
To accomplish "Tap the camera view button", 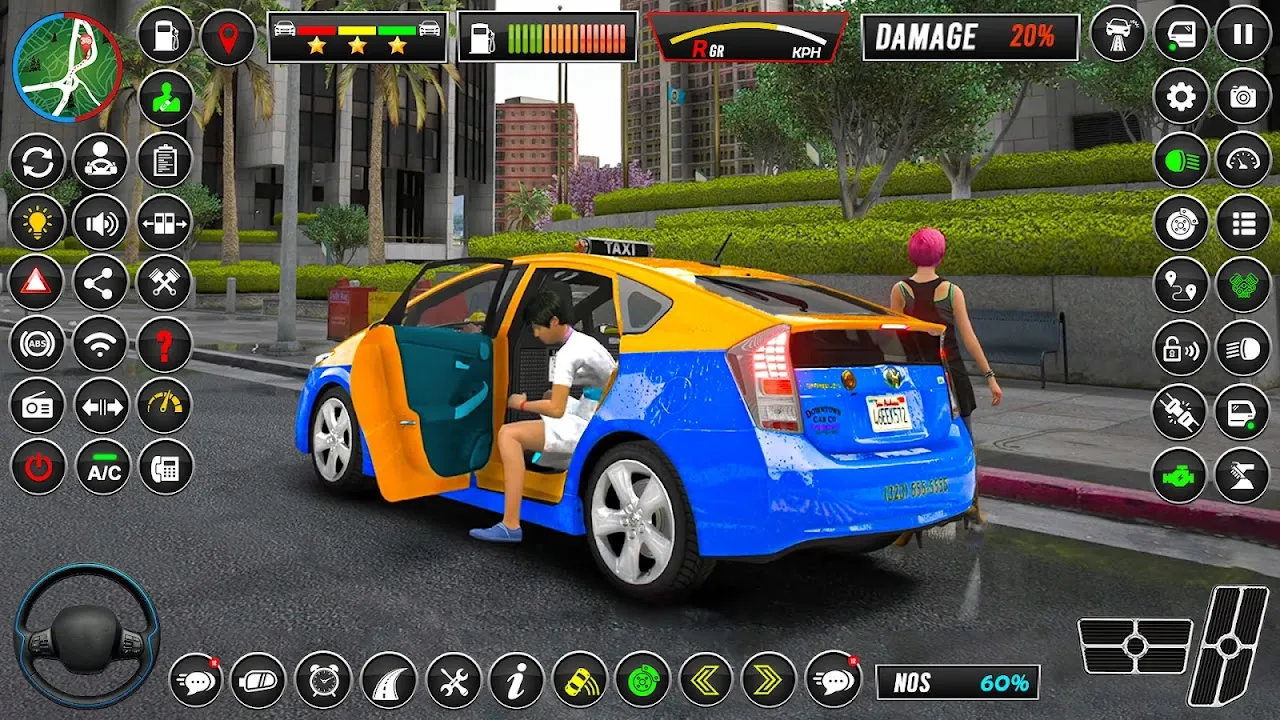I will click(1243, 97).
